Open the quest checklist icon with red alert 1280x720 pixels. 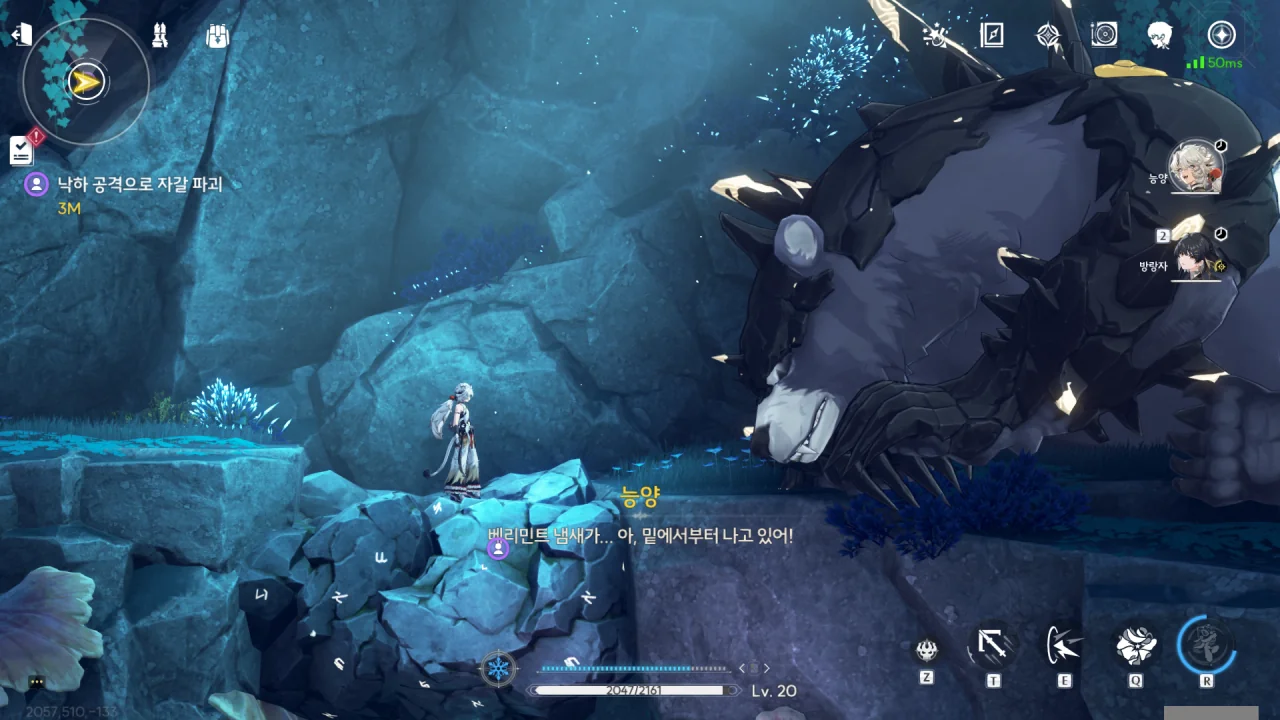(x=23, y=149)
